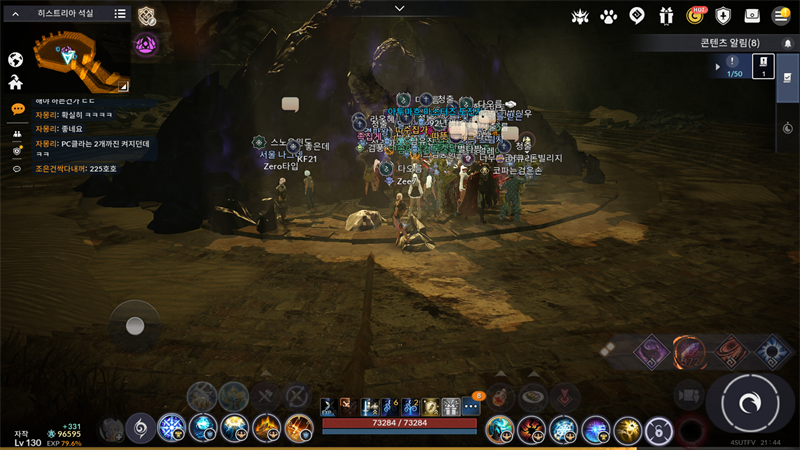Expand the top center dropdown arrow
The image size is (800, 450).
400,8
